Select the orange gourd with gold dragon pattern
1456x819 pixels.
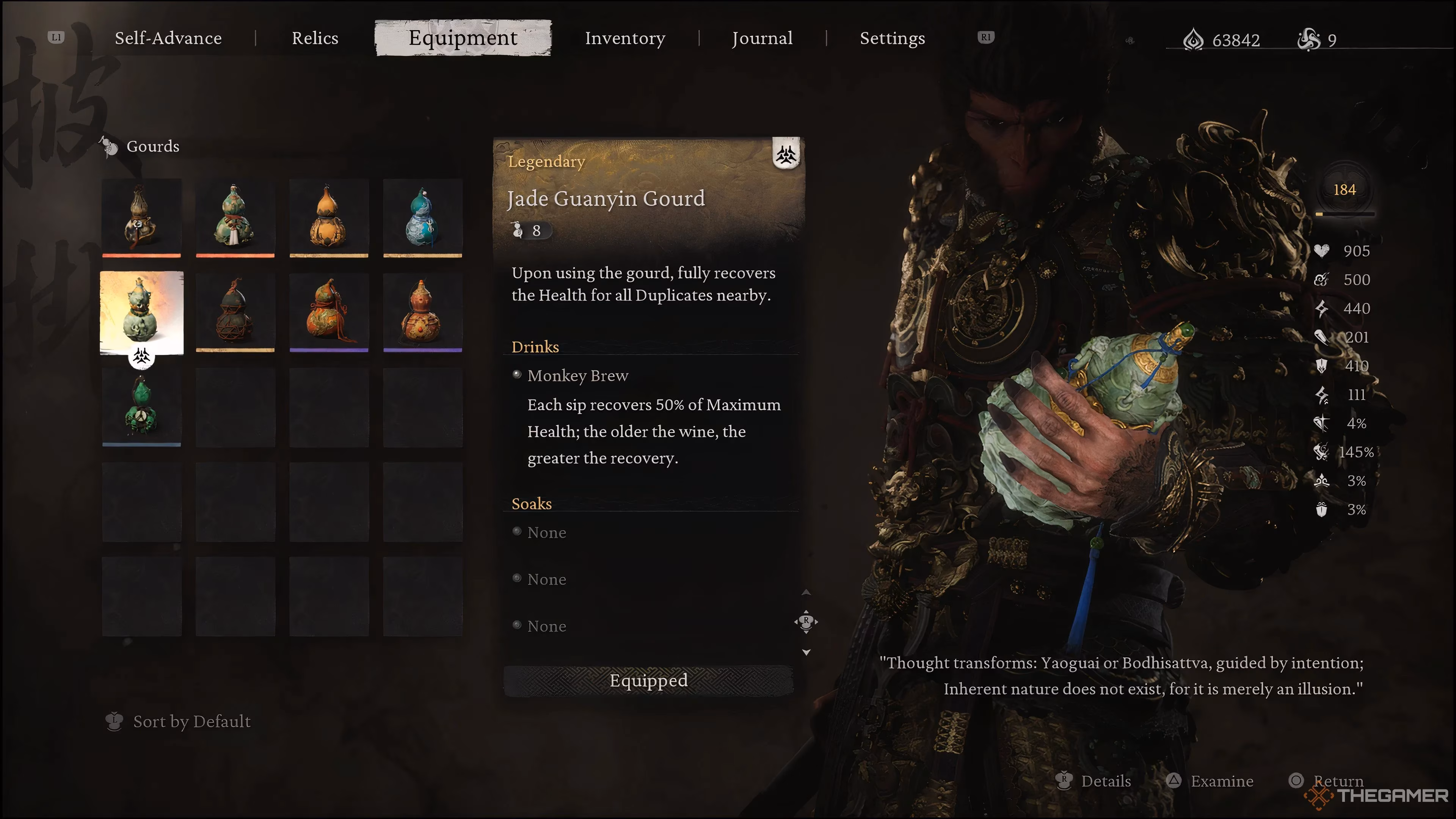tap(329, 312)
